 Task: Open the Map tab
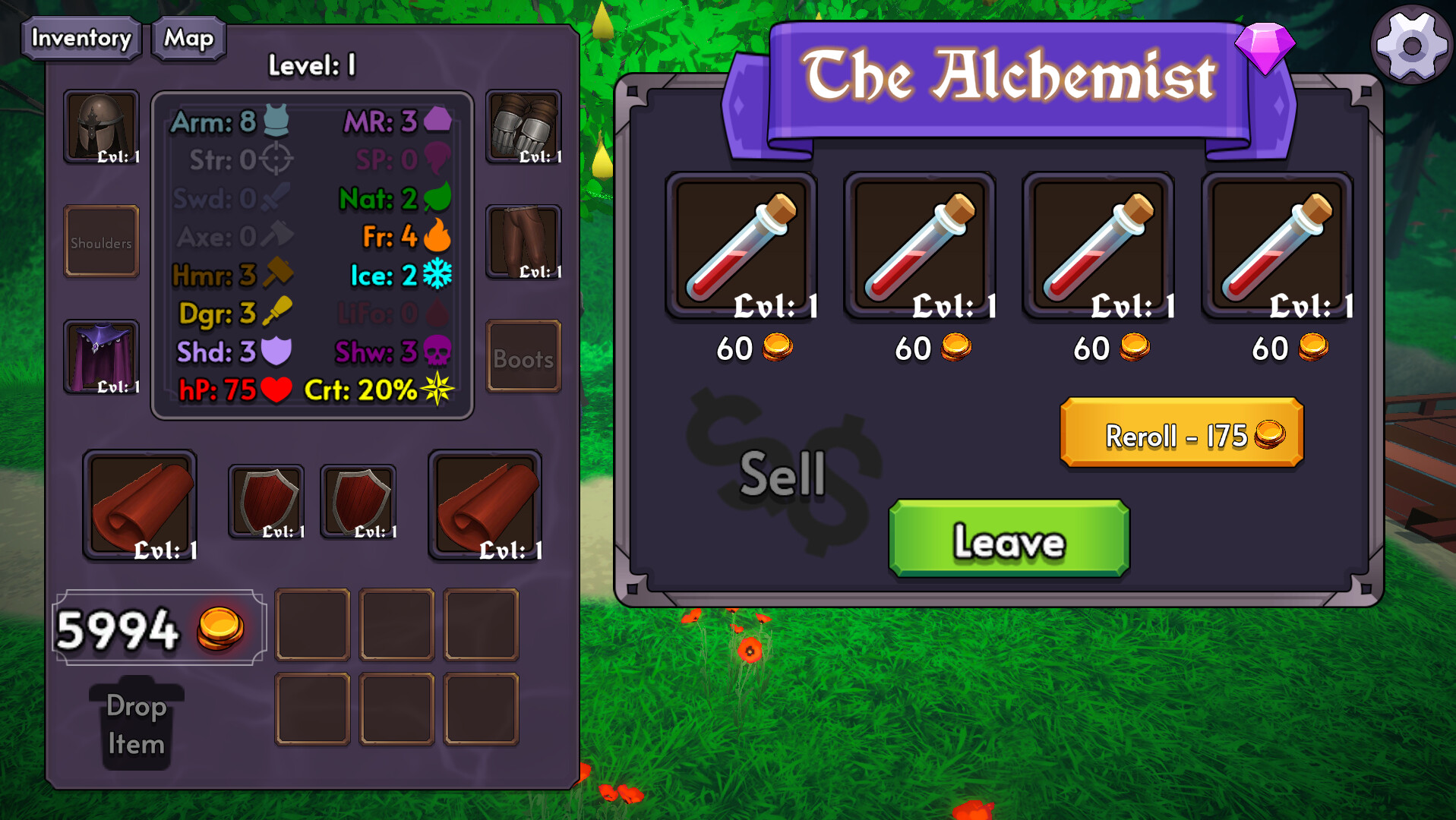(189, 38)
